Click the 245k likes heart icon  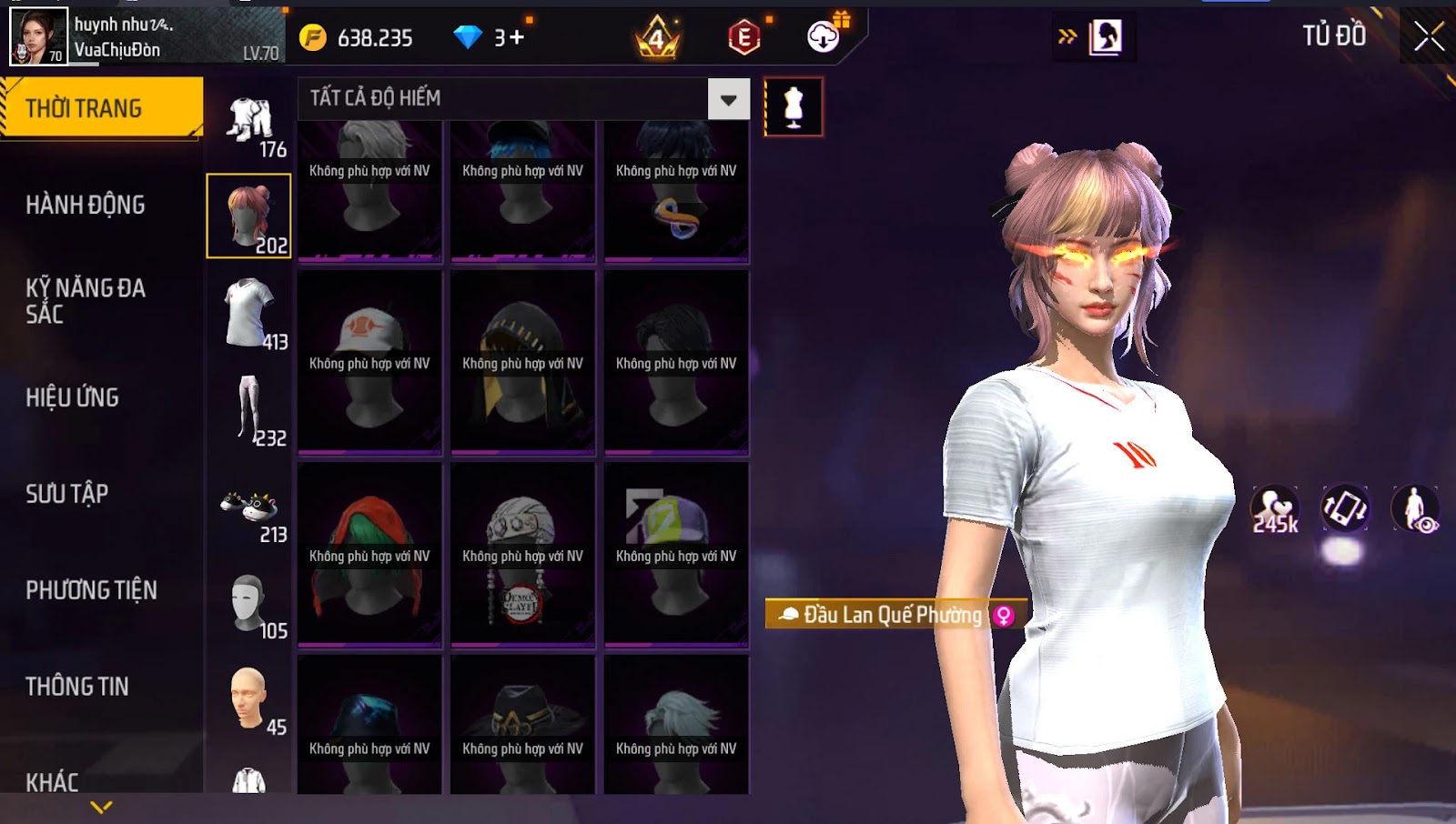pos(1274,509)
